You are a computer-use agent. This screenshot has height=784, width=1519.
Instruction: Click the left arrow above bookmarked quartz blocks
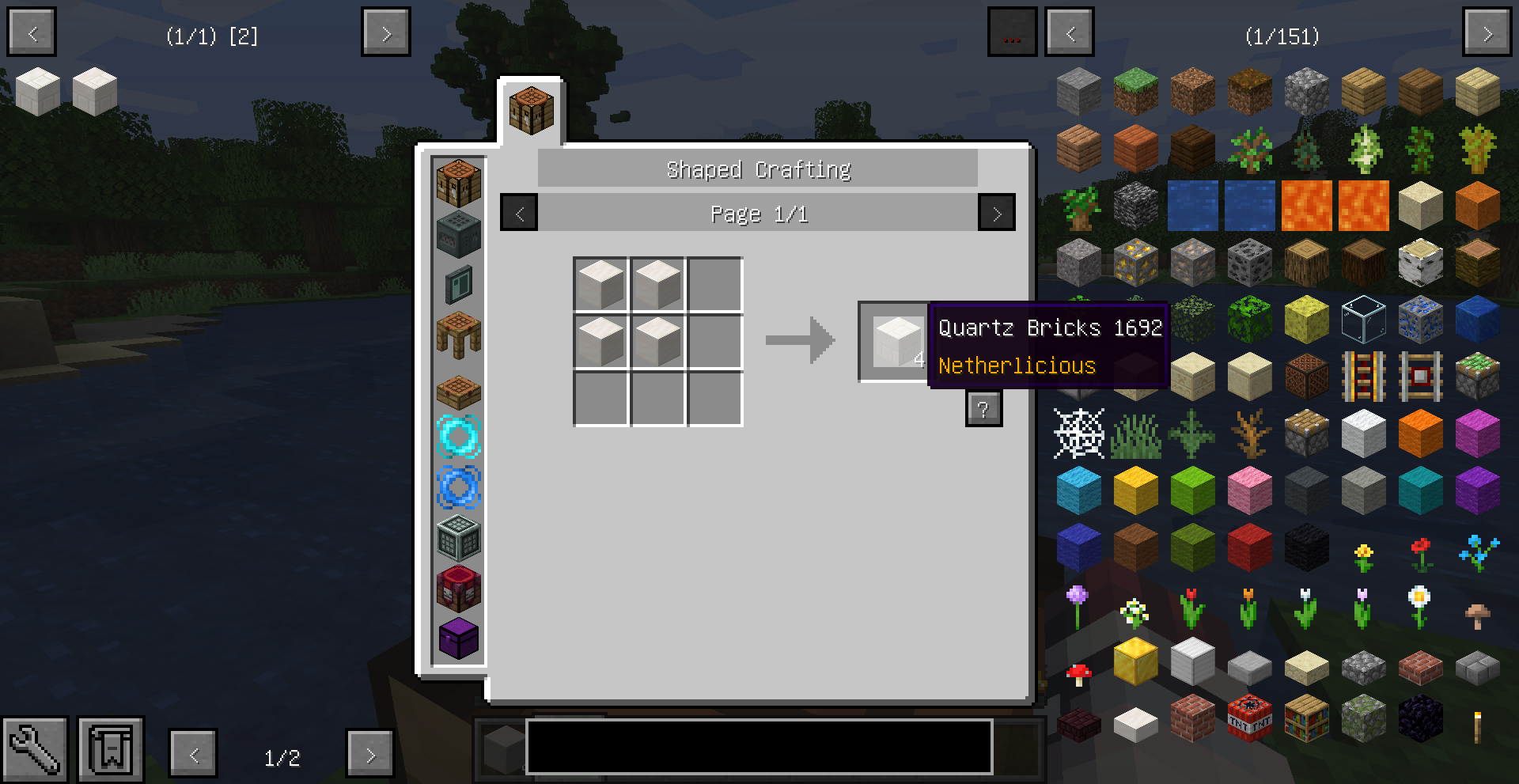tap(31, 32)
